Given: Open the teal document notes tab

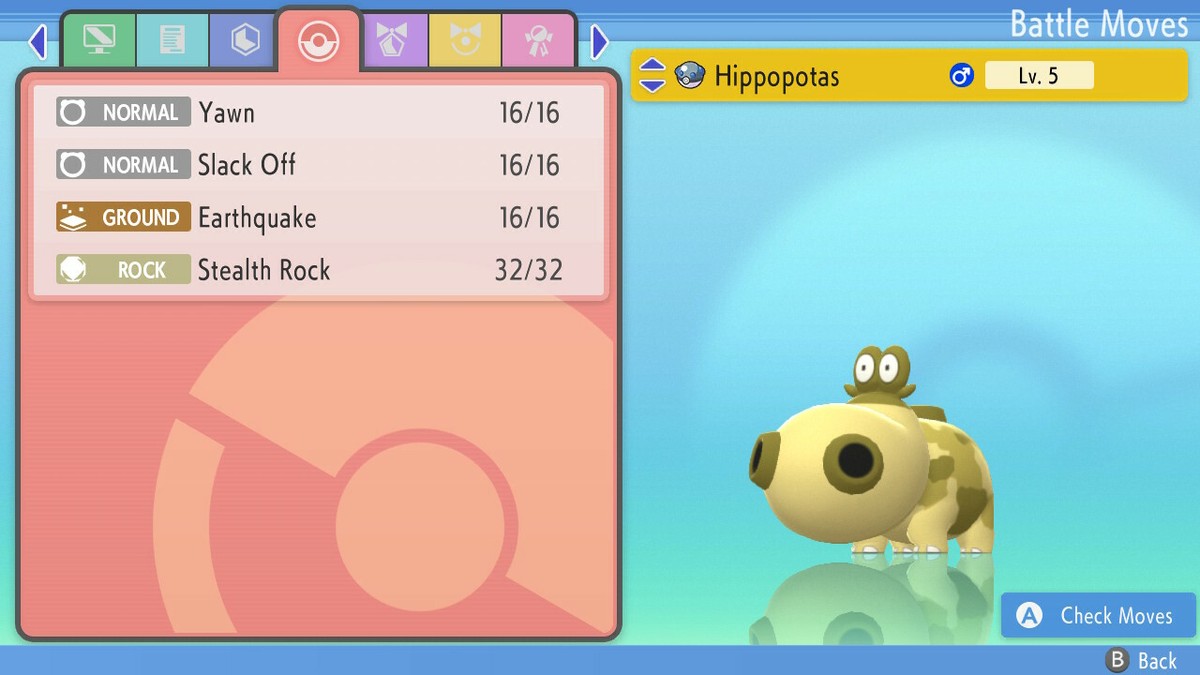Looking at the screenshot, I should (x=172, y=40).
